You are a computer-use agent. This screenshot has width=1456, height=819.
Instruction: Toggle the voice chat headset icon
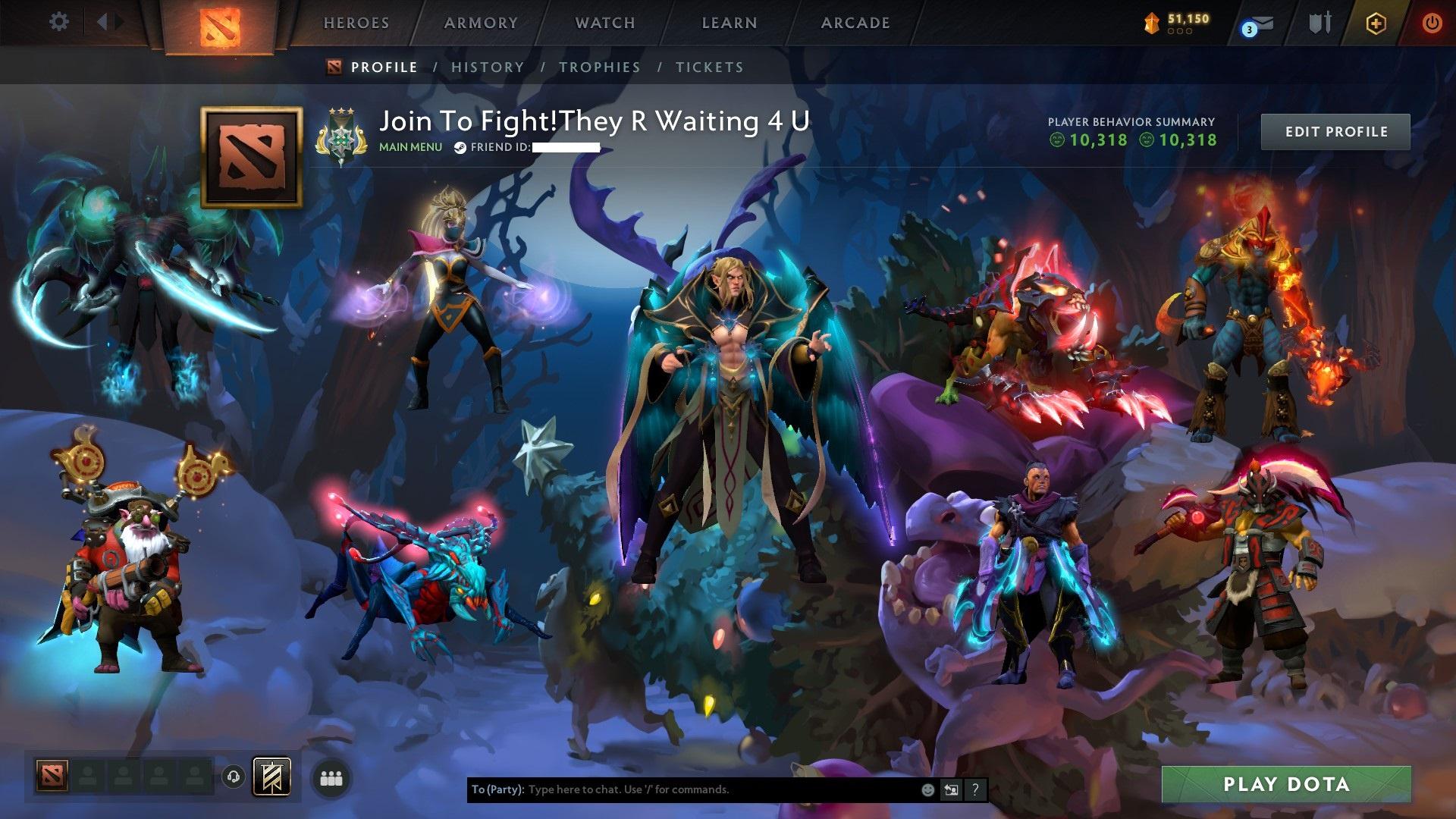(x=233, y=777)
